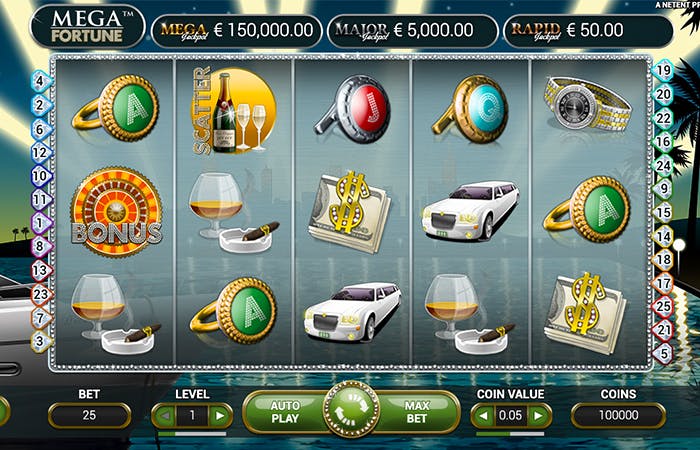This screenshot has height=450, width=700.
Task: Lower the Coin Value
Action: (484, 415)
